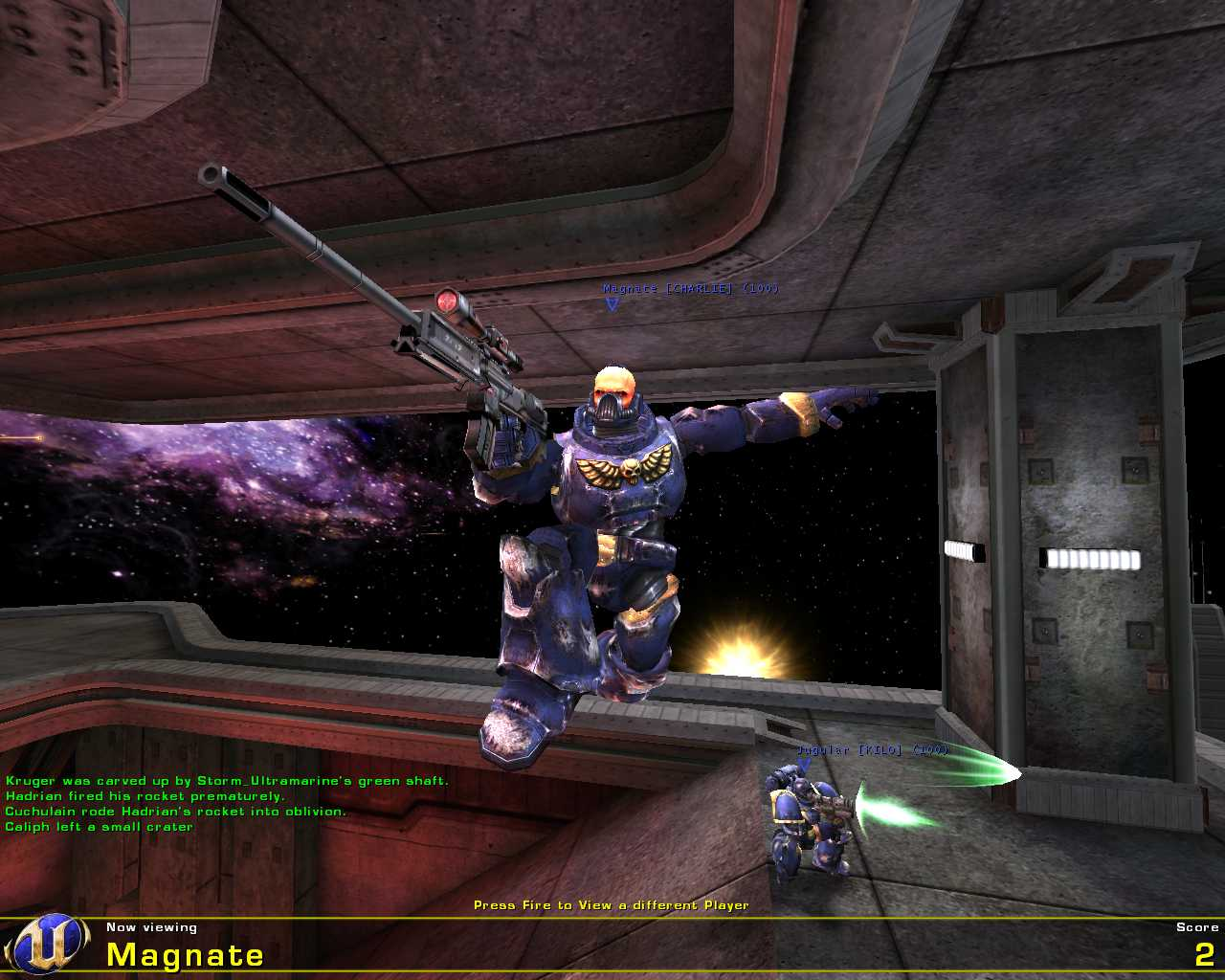Select Magnate's orange skull helmet
Viewport: 1225px width, 980px height.
(x=613, y=383)
